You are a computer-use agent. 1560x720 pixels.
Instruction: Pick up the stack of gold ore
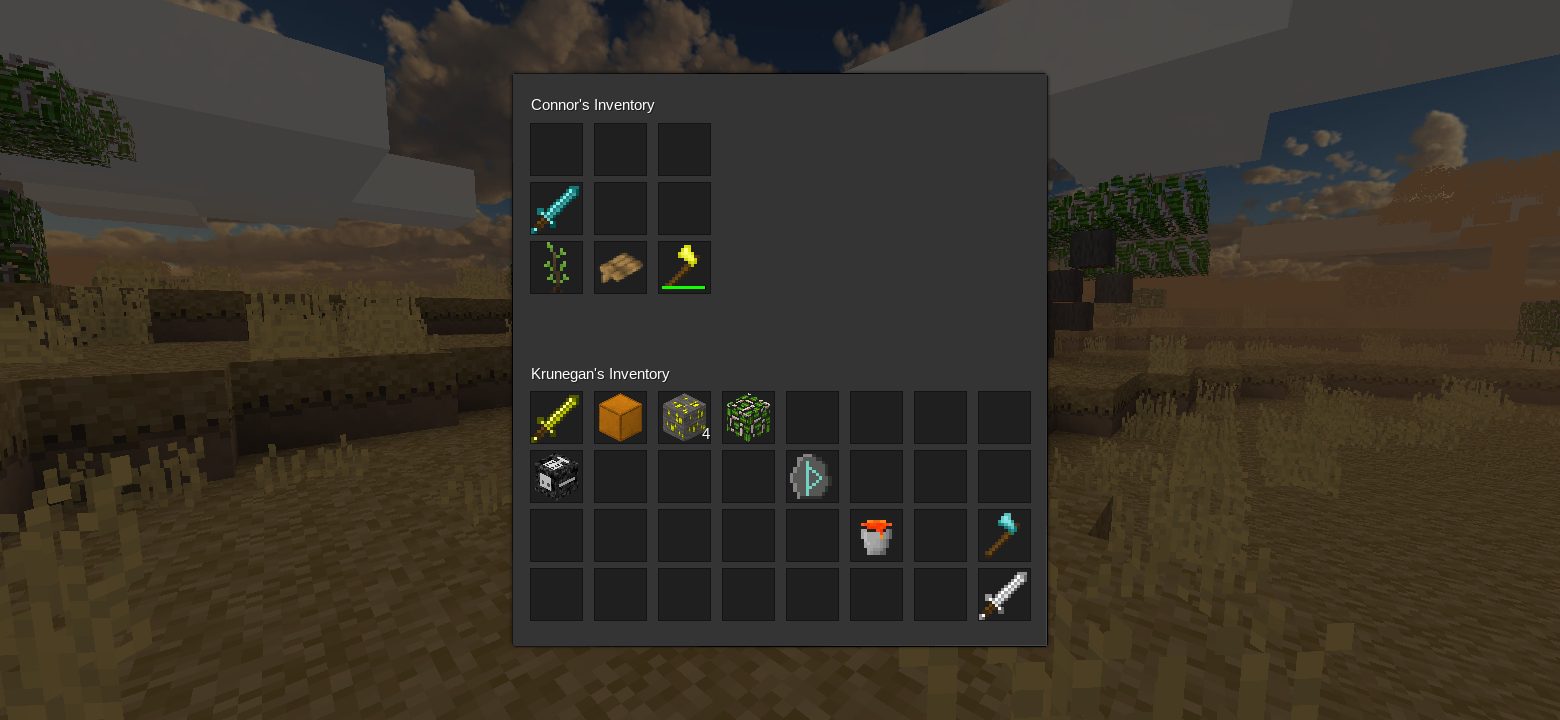tap(684, 417)
